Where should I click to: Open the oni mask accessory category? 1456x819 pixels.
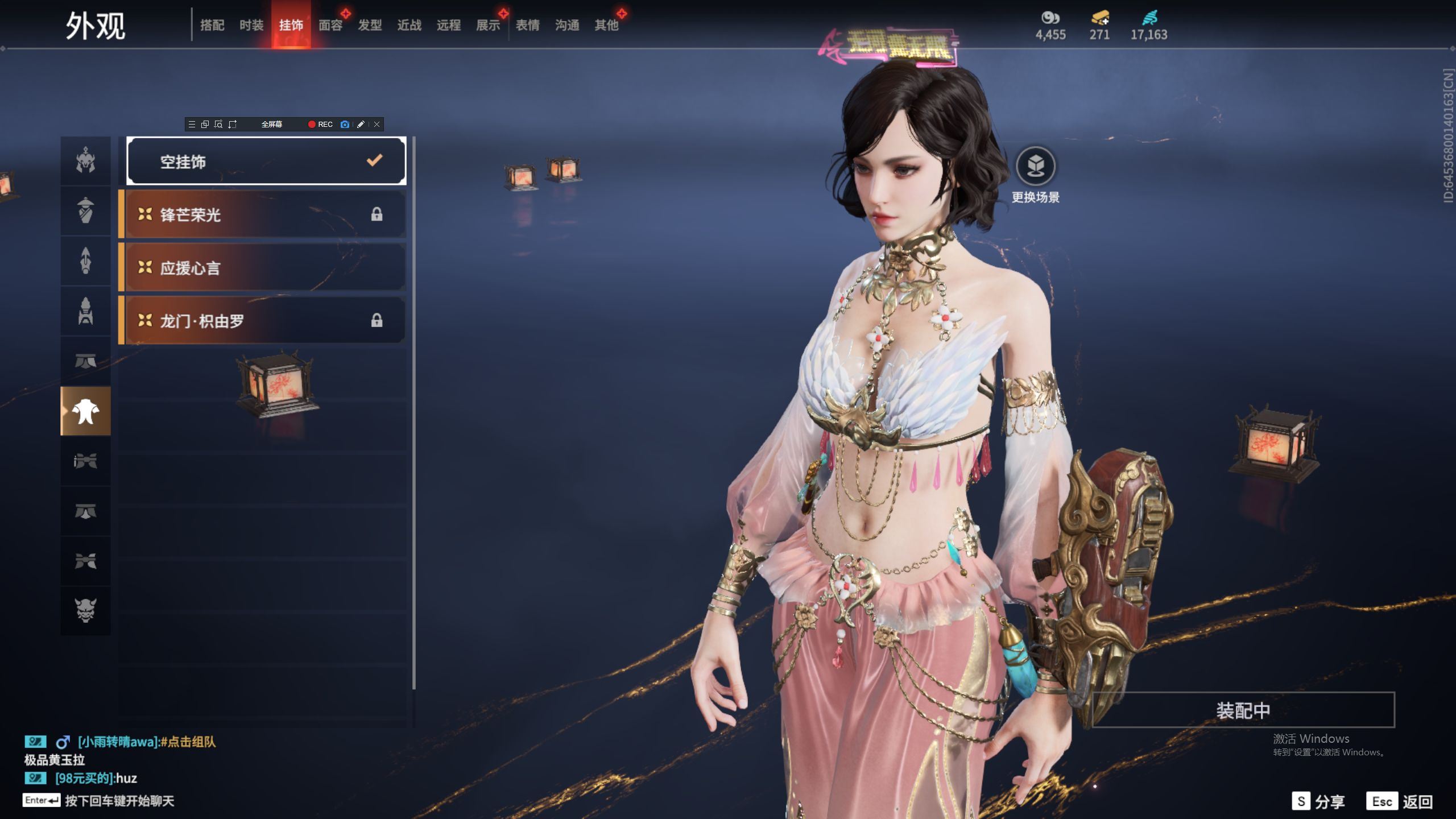coord(86,610)
